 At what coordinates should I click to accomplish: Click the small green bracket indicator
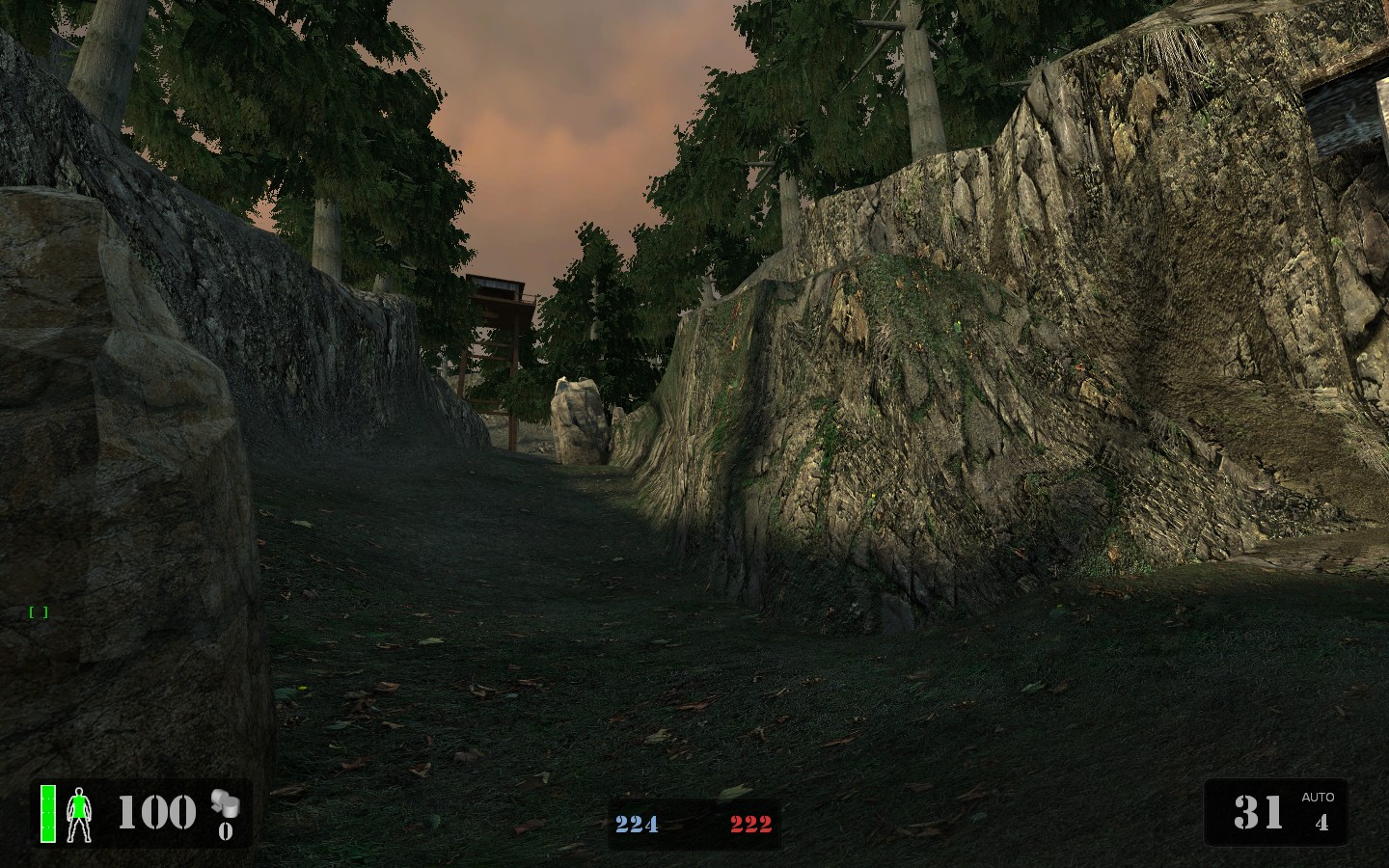pos(37,610)
